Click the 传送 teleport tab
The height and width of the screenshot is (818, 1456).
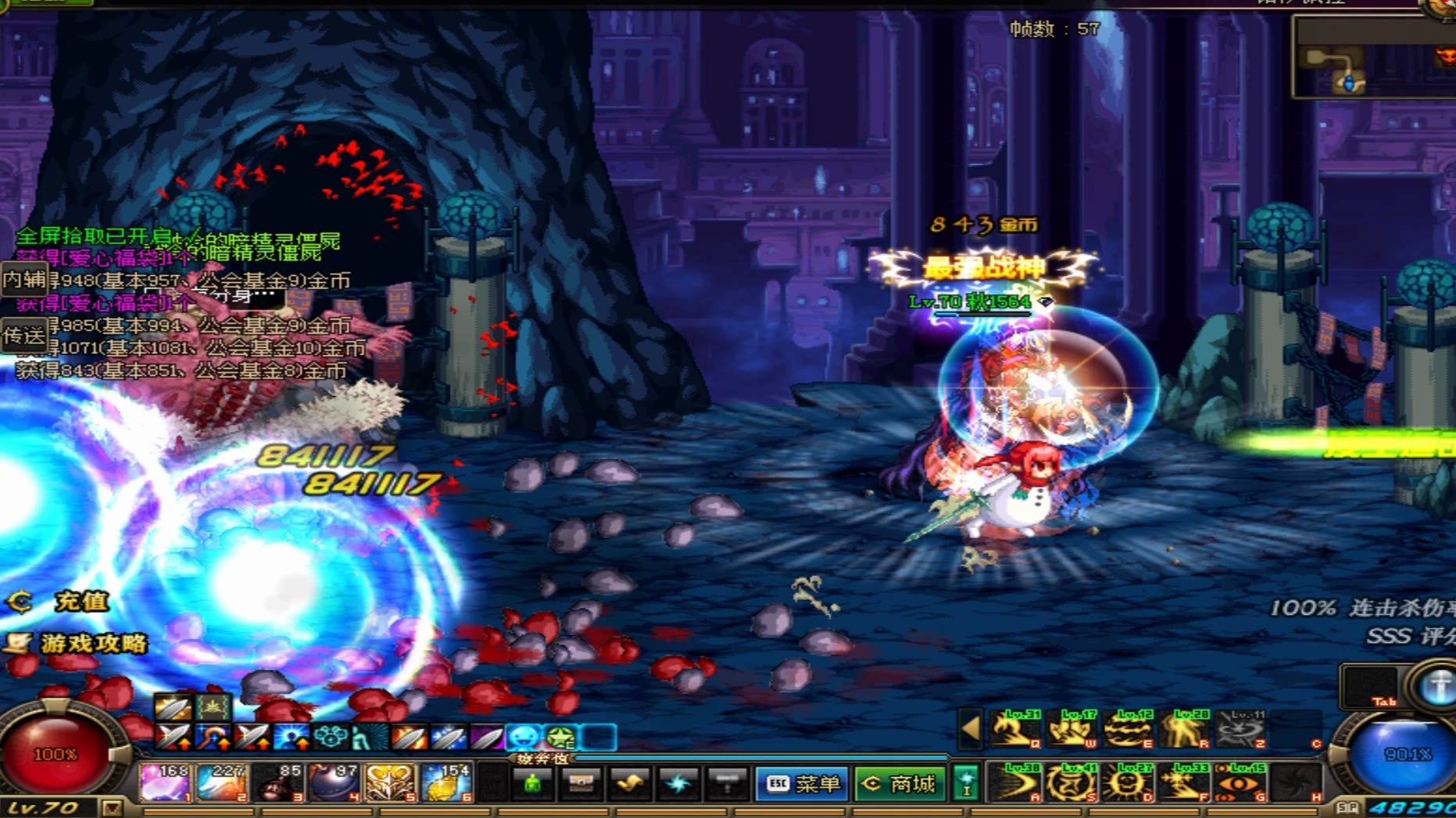23,336
